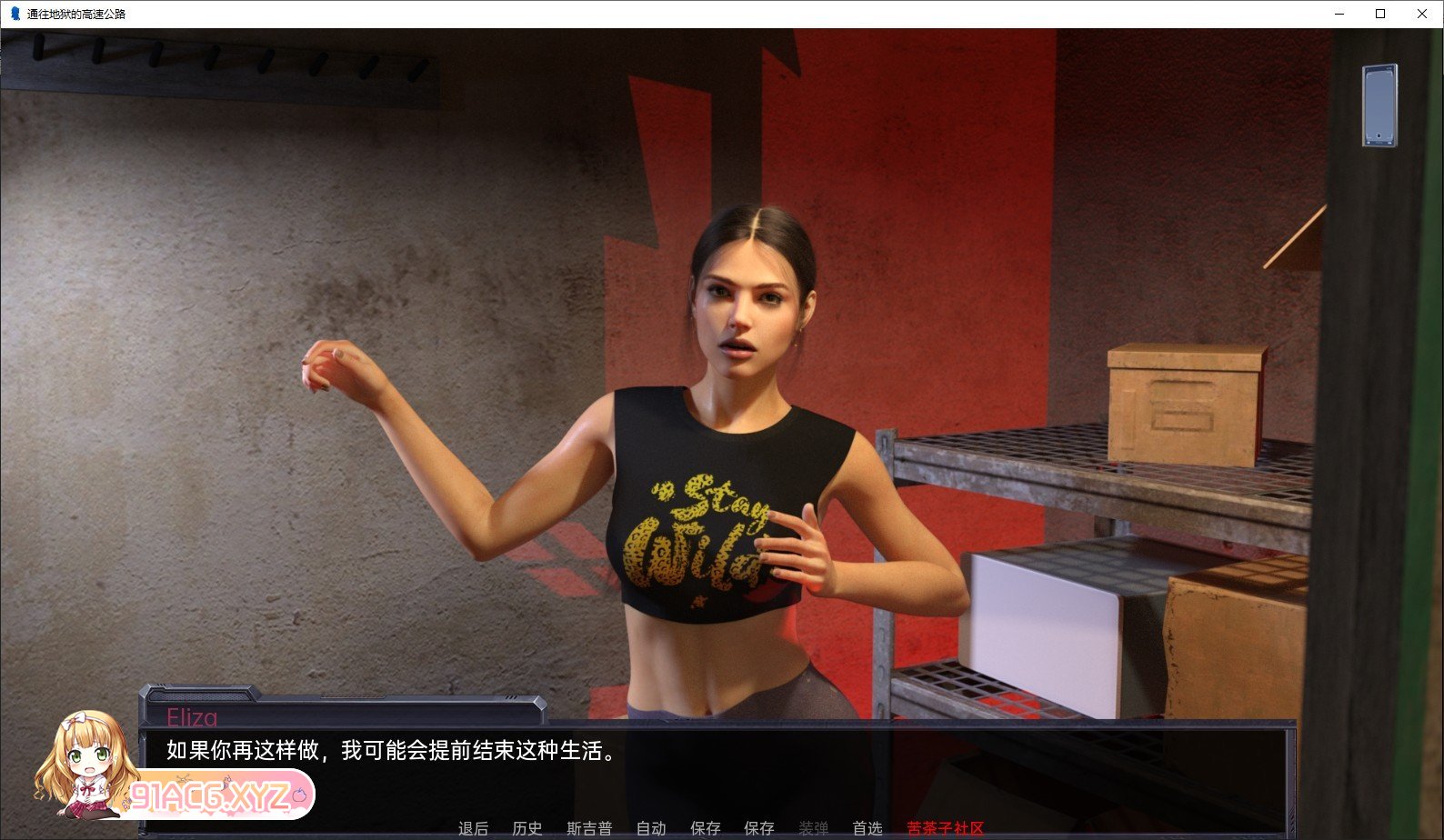
Task: Activate the 斯吉普 skip button
Action: click(589, 828)
